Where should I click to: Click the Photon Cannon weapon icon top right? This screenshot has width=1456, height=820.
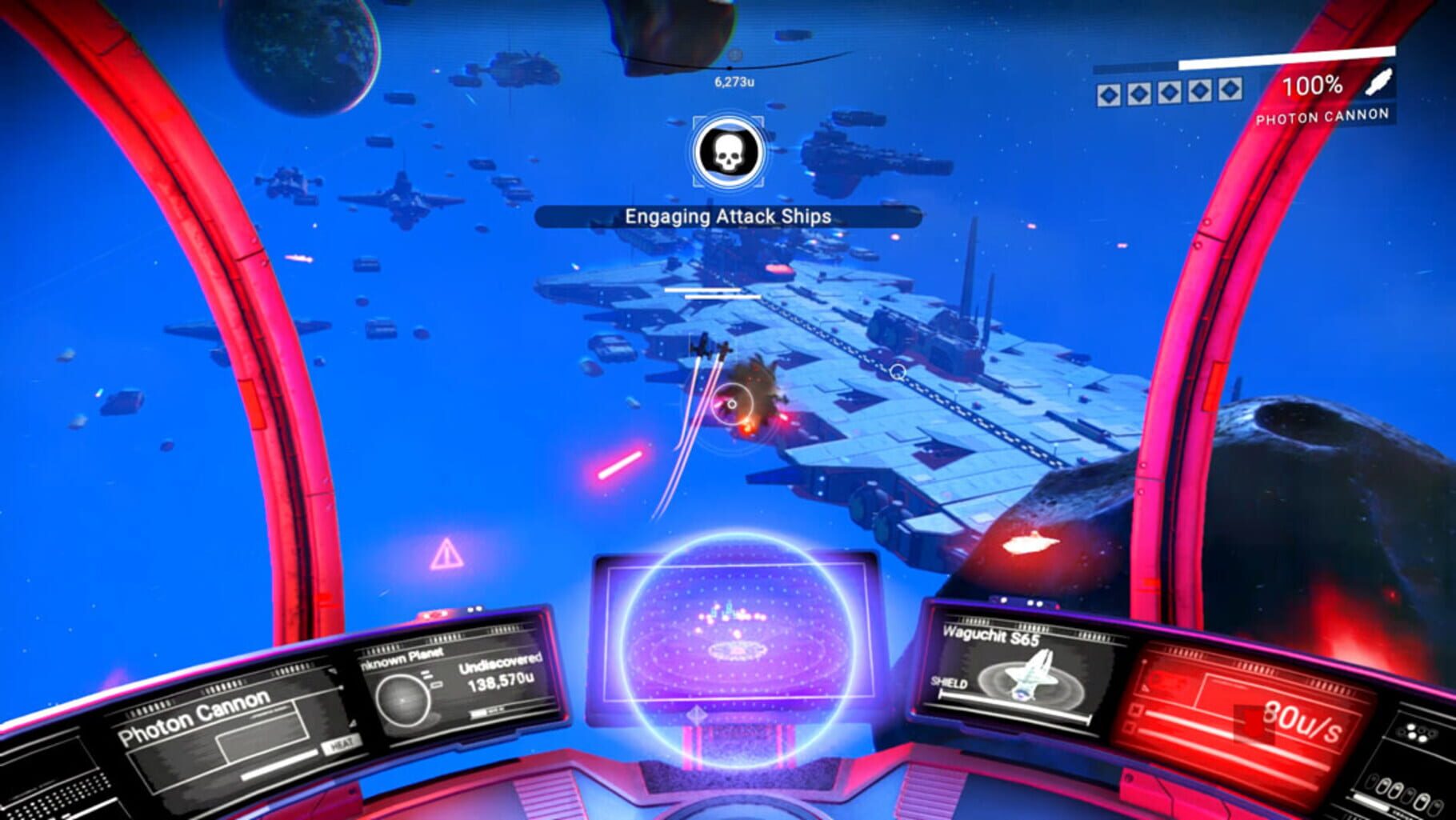coord(1378,83)
